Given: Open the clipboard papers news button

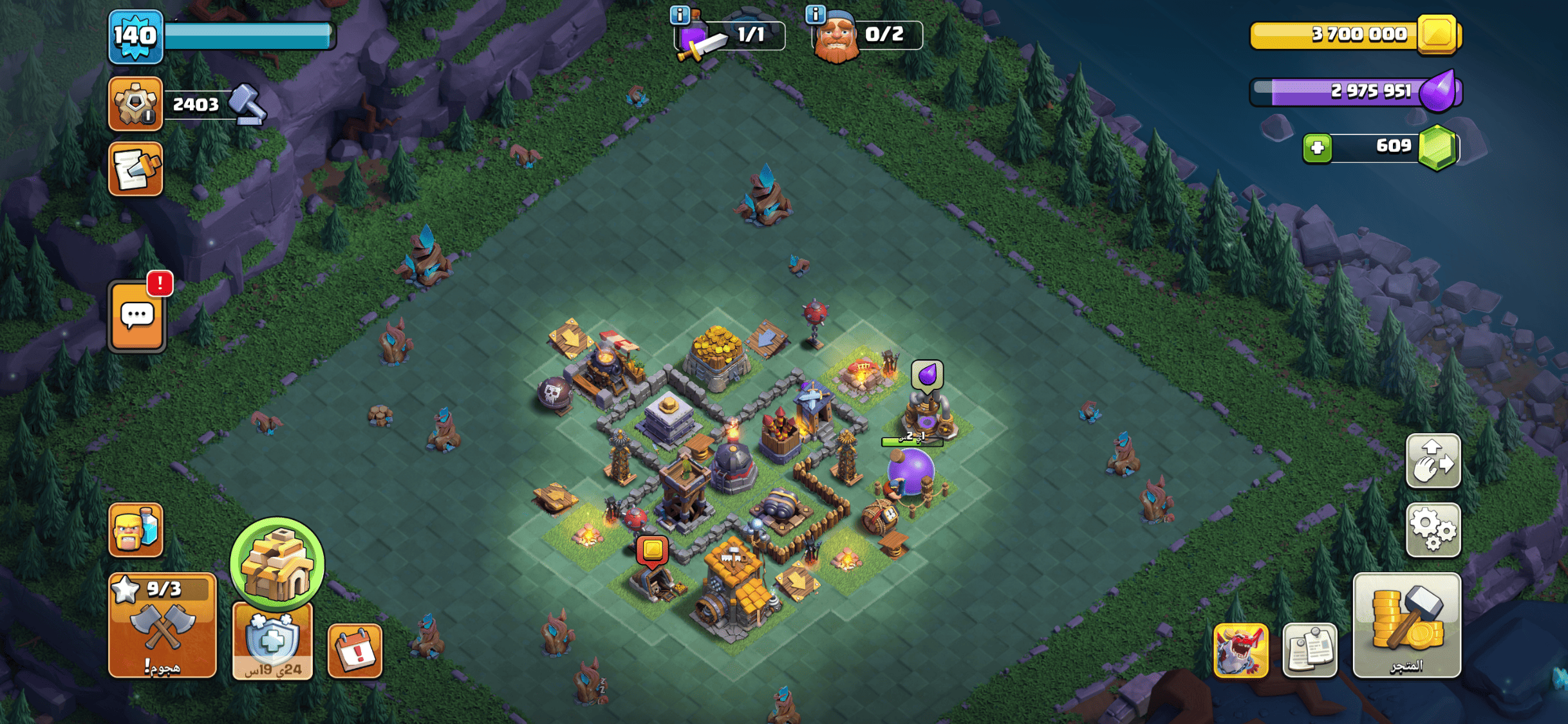Looking at the screenshot, I should (1309, 651).
